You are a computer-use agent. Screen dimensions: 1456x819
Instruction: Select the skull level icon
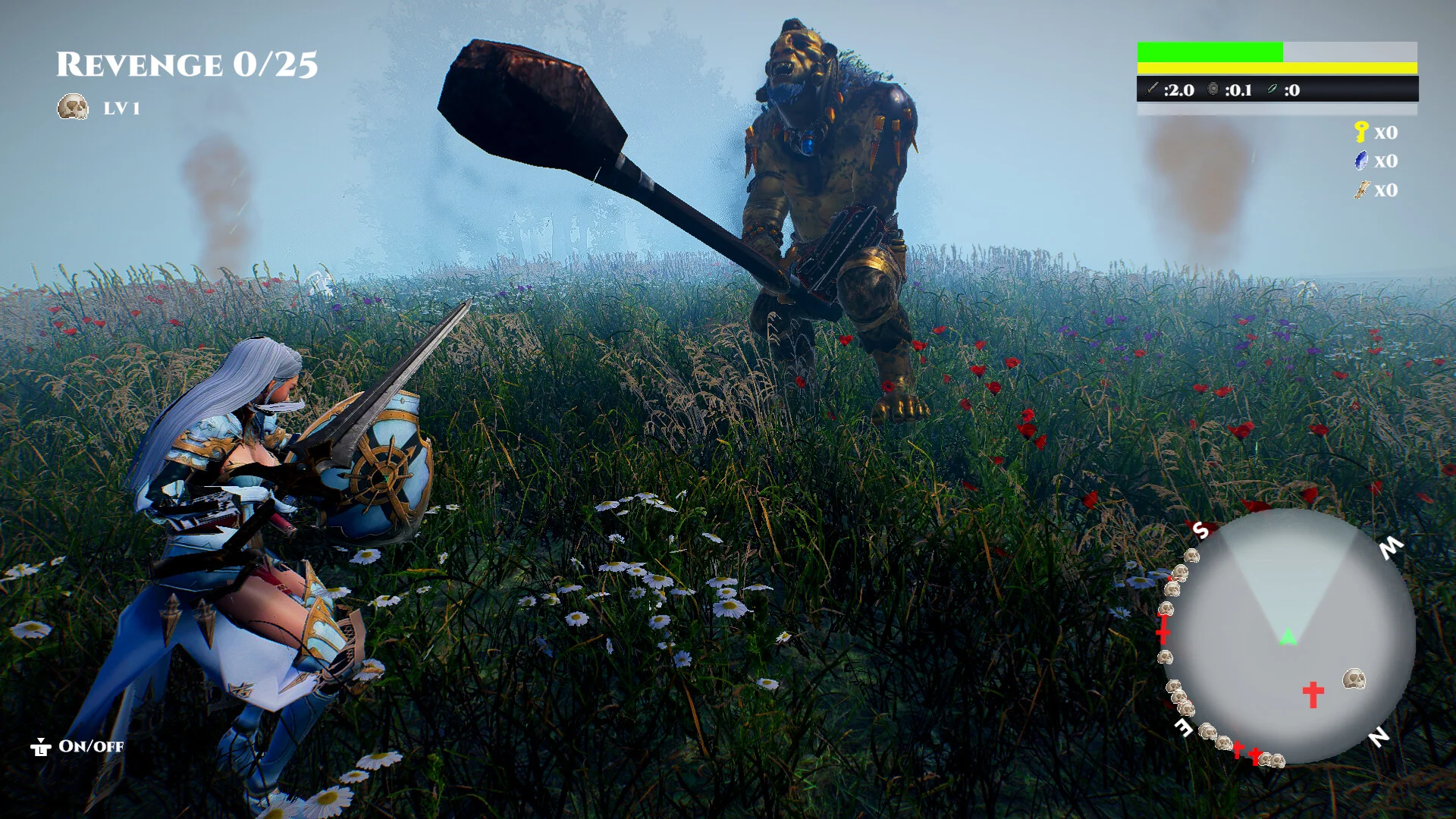coord(73,107)
